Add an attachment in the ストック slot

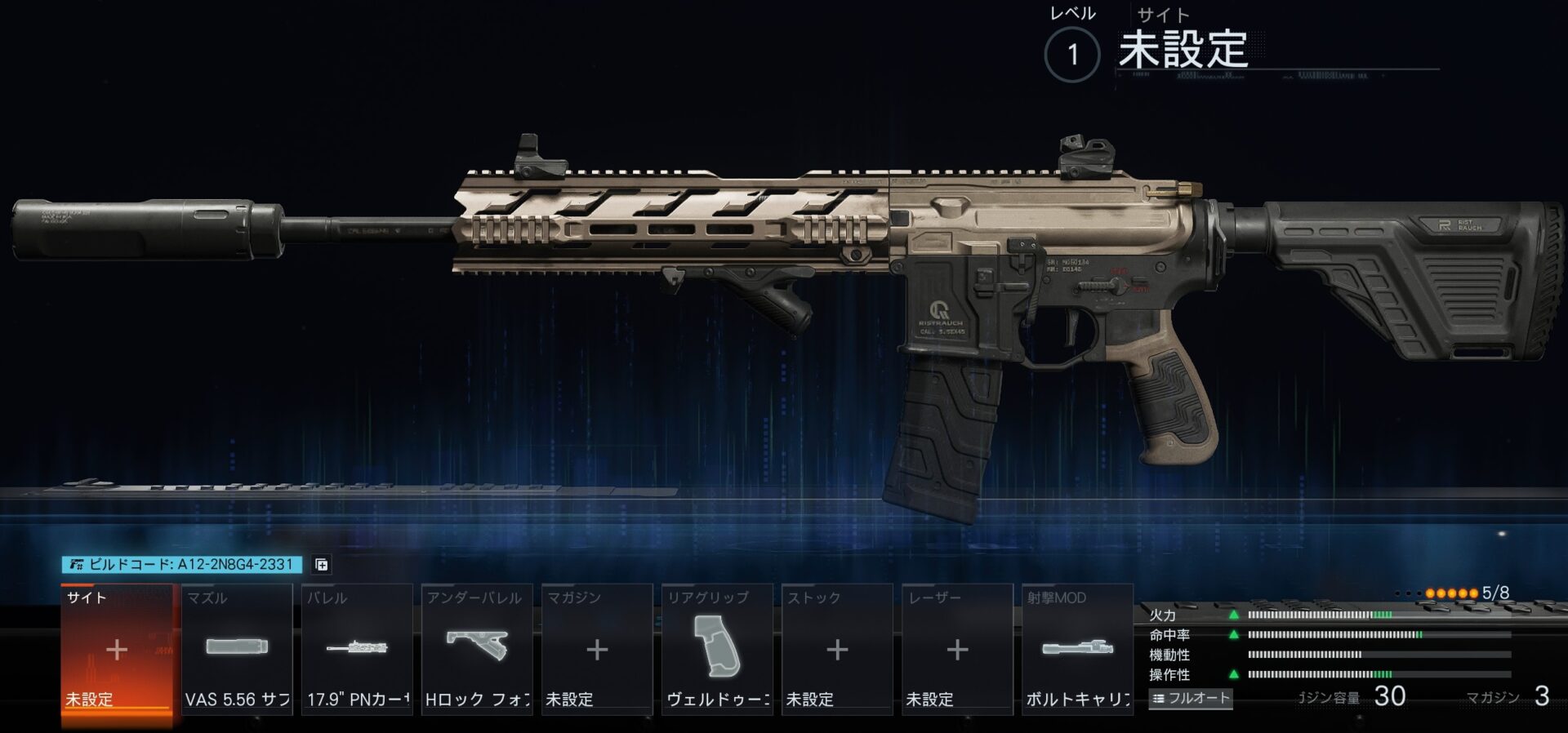pyautogui.click(x=837, y=651)
